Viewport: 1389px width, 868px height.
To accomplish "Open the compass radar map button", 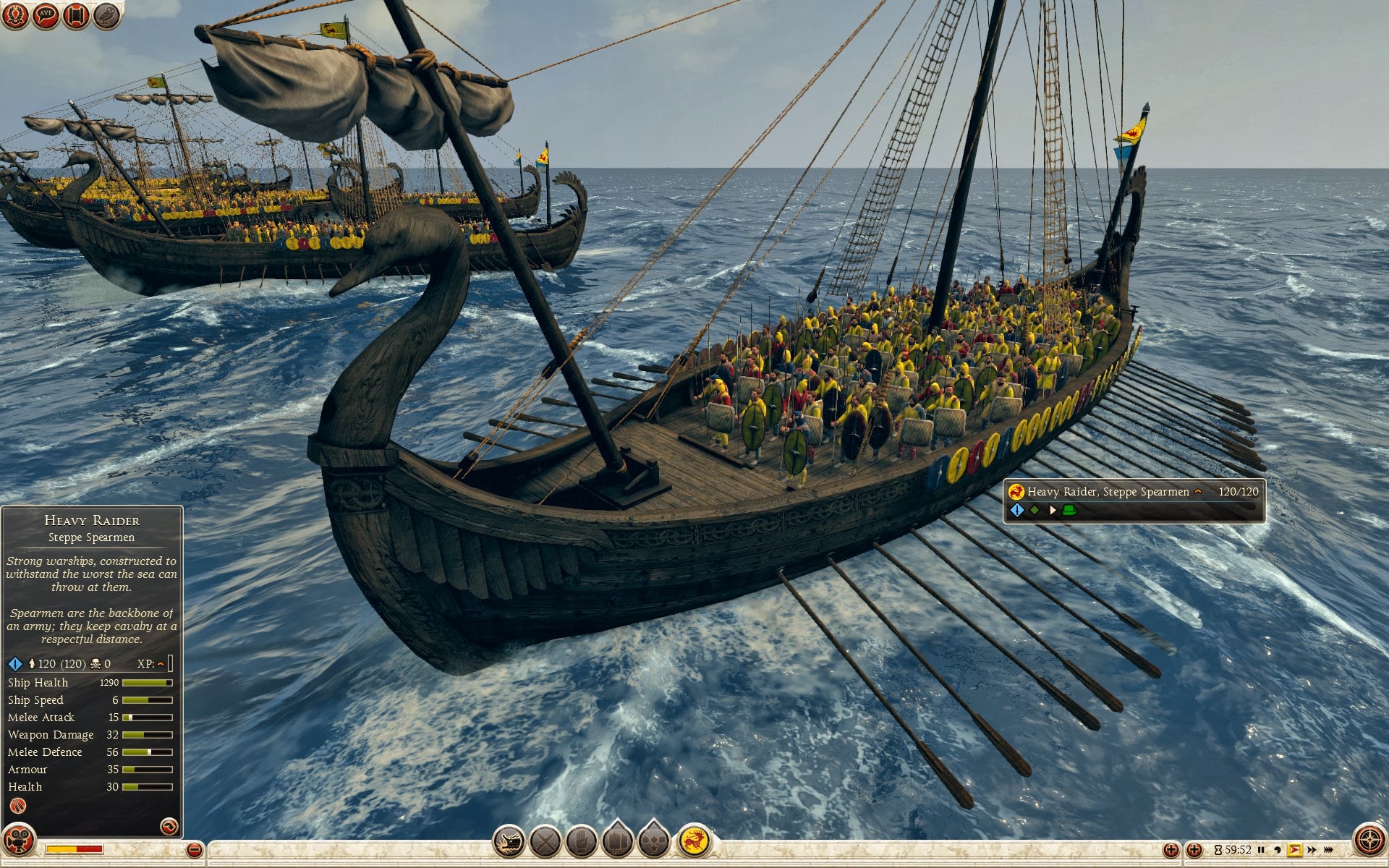I will click(x=1369, y=841).
